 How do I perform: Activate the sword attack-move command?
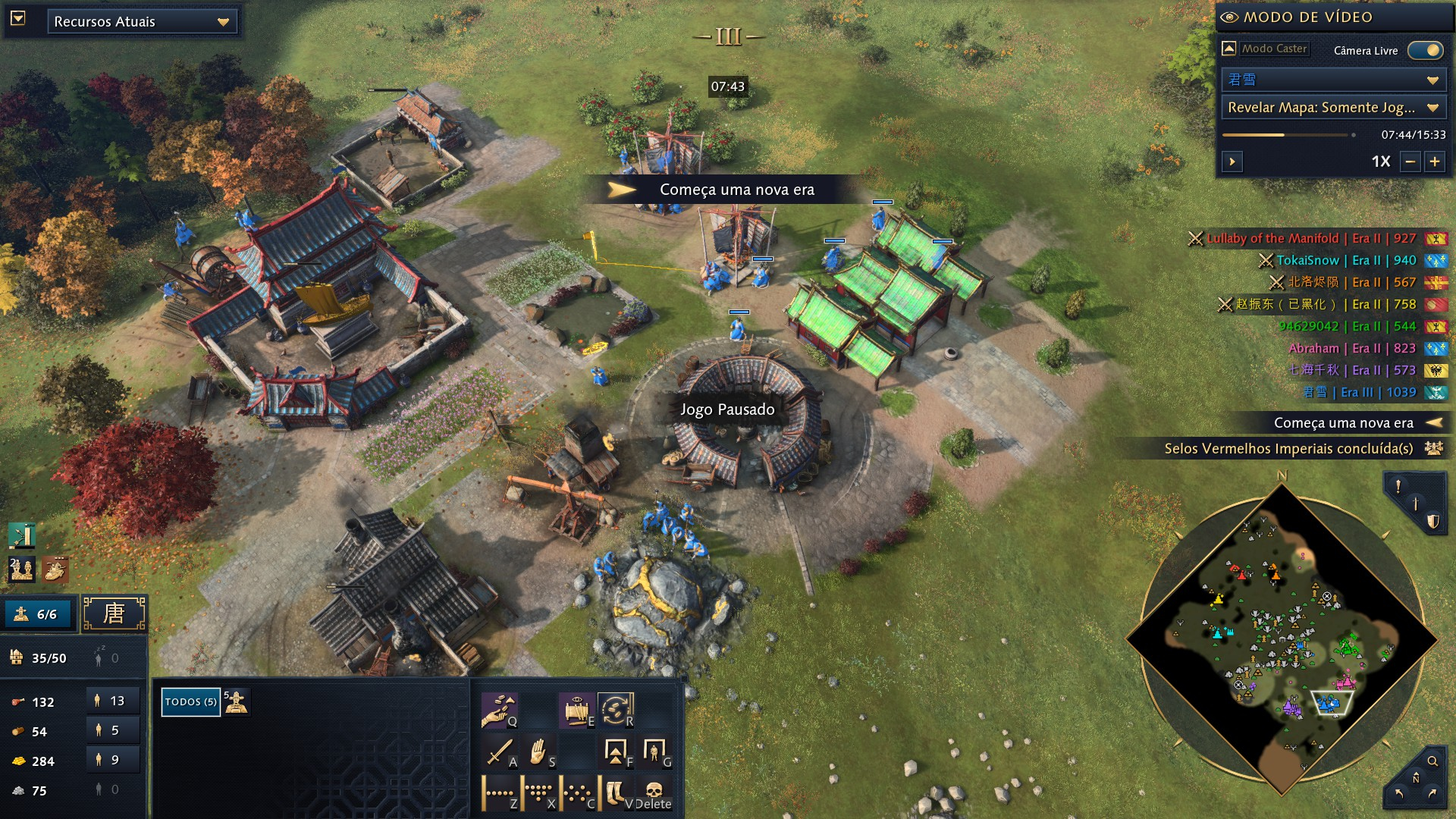click(500, 752)
